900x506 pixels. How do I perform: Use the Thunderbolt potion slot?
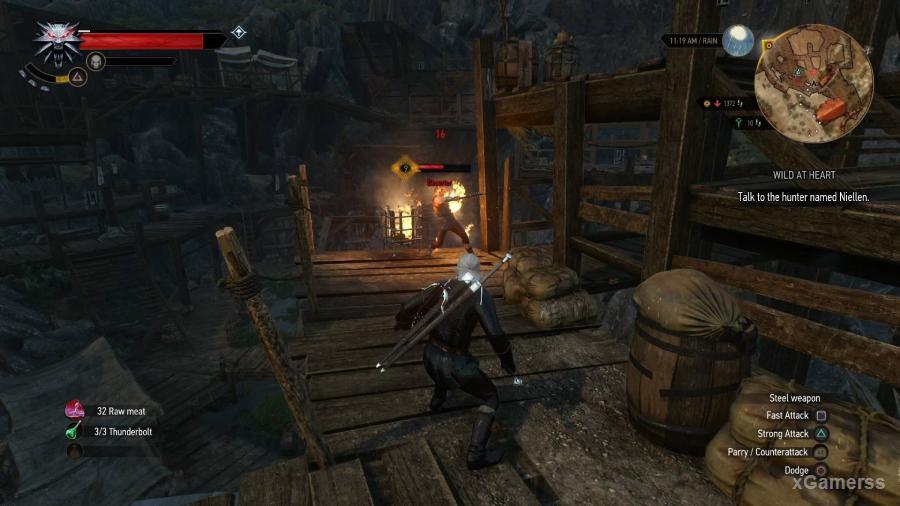75,432
